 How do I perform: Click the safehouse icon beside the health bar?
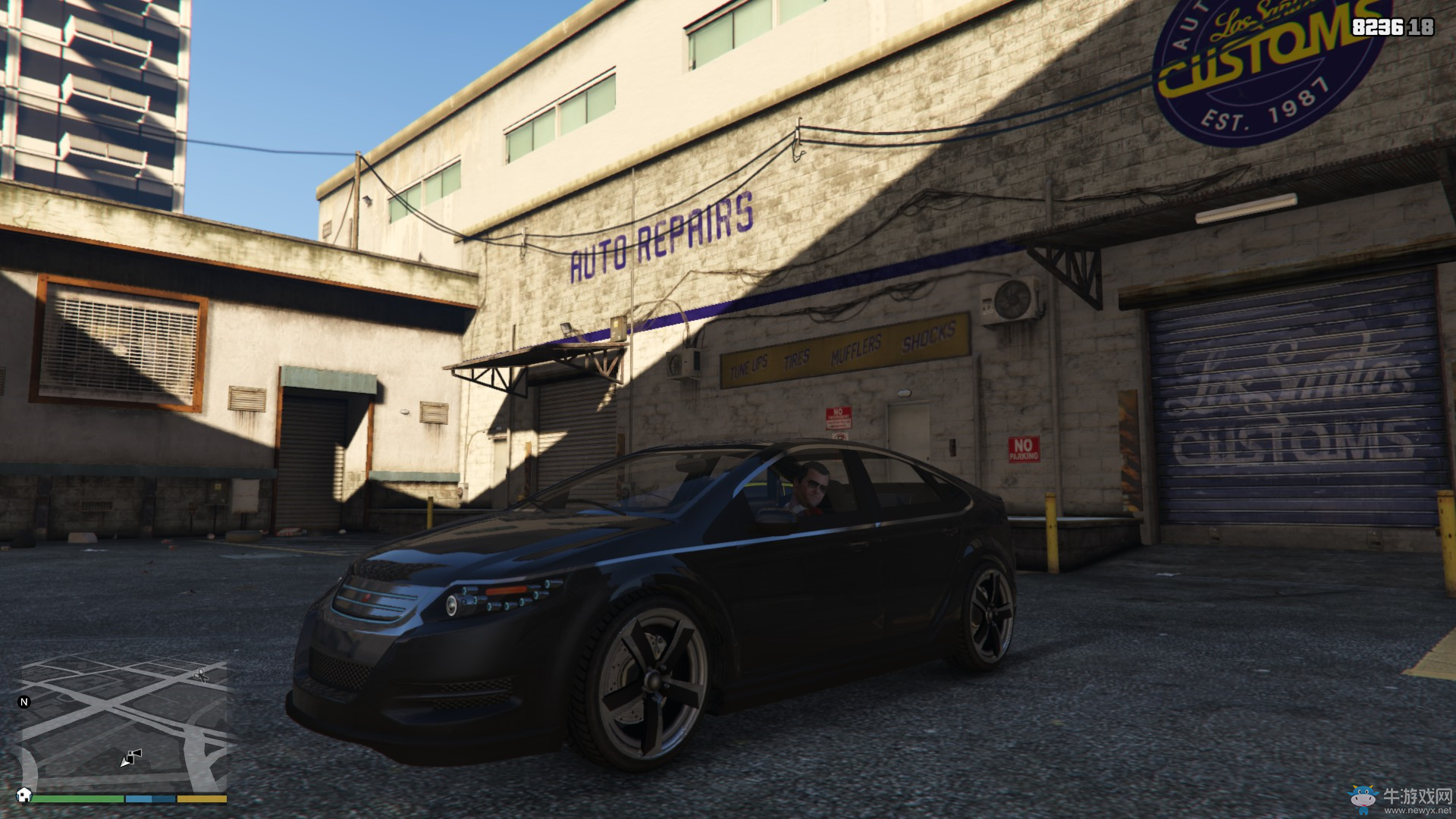pyautogui.click(x=24, y=795)
